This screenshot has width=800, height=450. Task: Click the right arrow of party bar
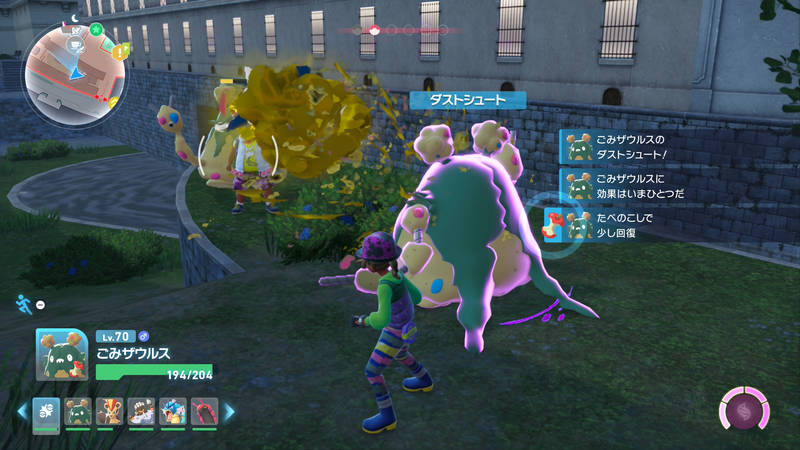[229, 410]
